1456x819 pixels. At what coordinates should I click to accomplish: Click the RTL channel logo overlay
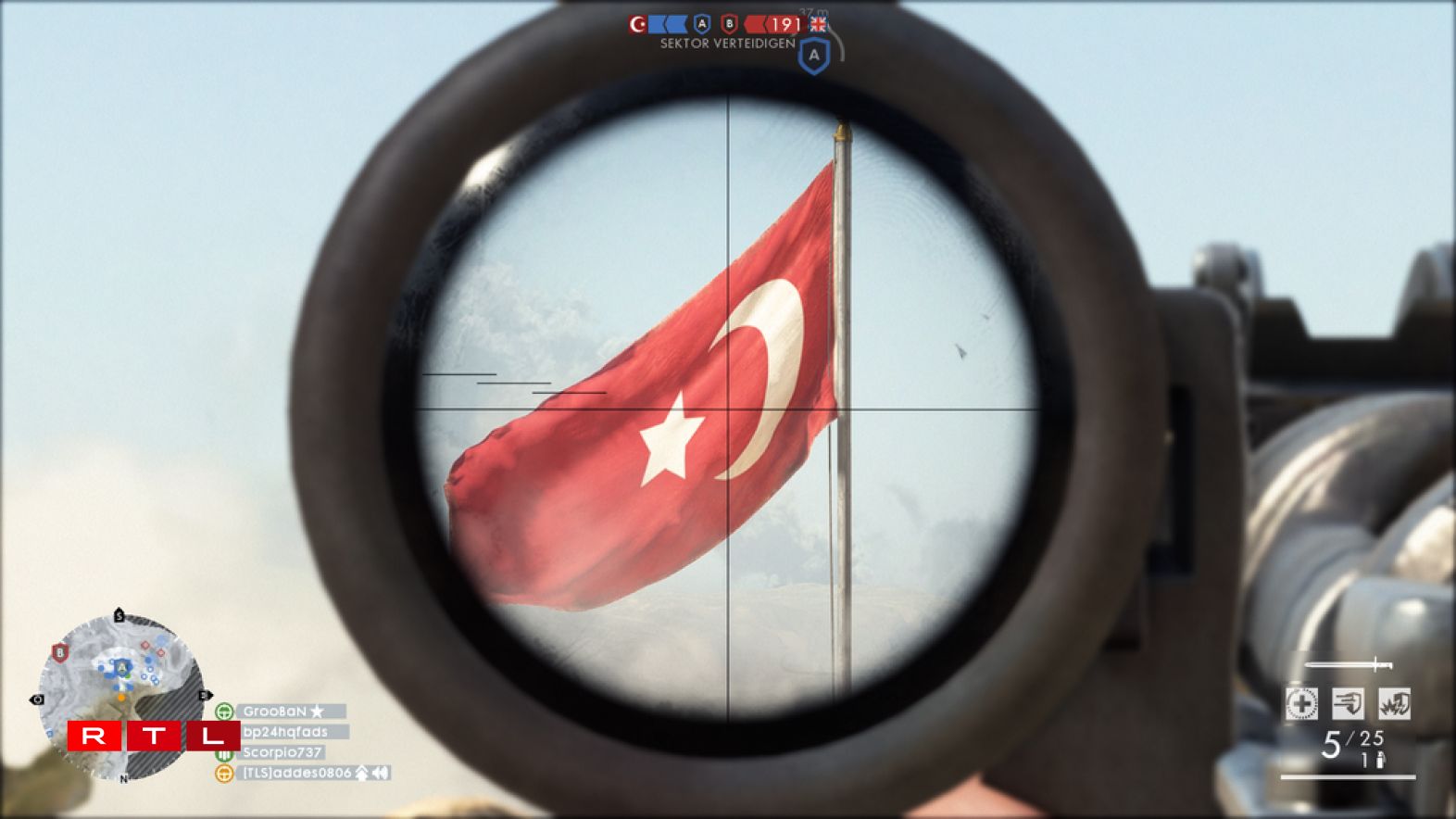(x=153, y=737)
